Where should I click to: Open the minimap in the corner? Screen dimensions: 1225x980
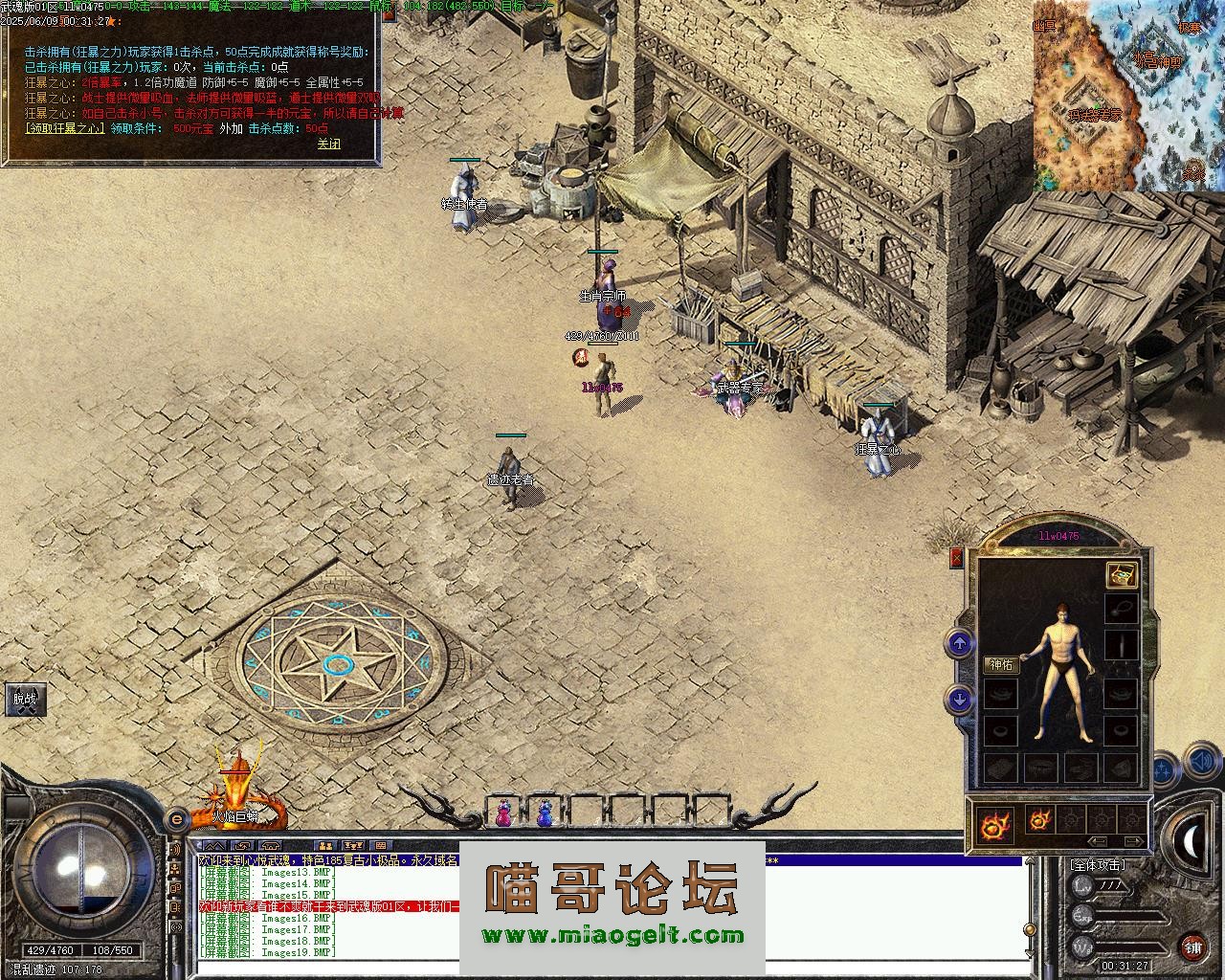(x=1127, y=96)
